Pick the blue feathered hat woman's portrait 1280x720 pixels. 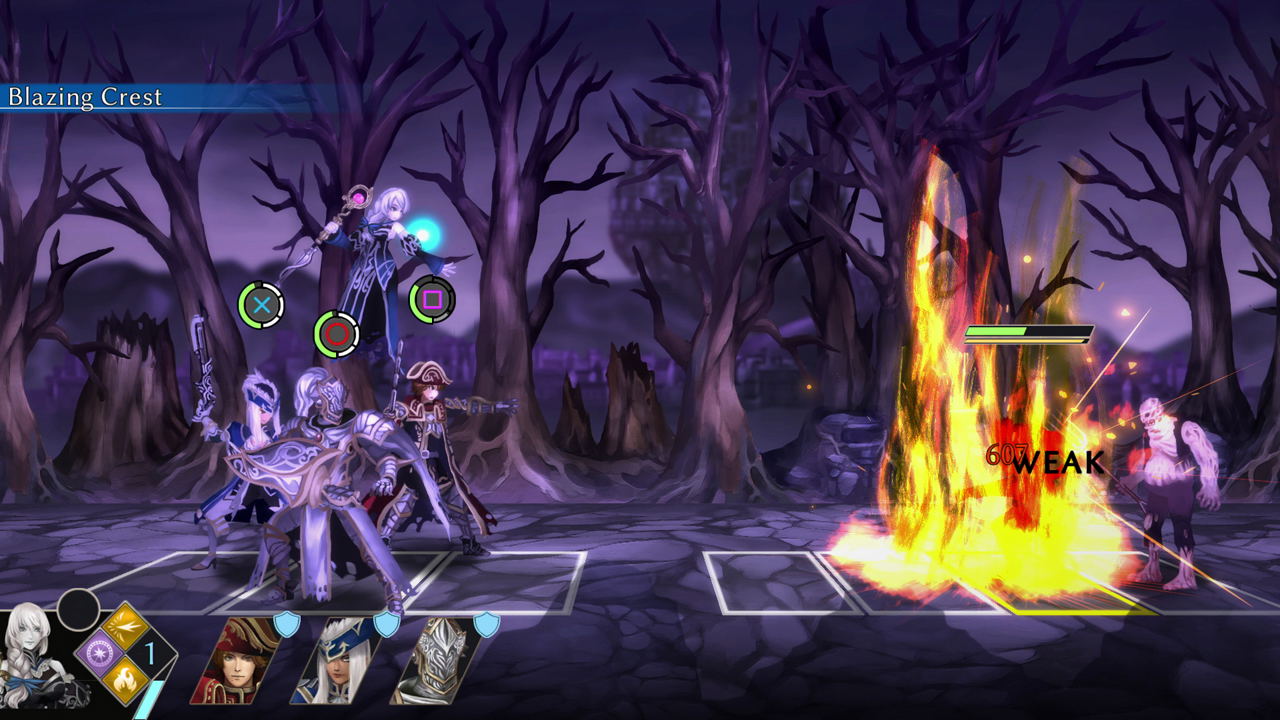337,661
